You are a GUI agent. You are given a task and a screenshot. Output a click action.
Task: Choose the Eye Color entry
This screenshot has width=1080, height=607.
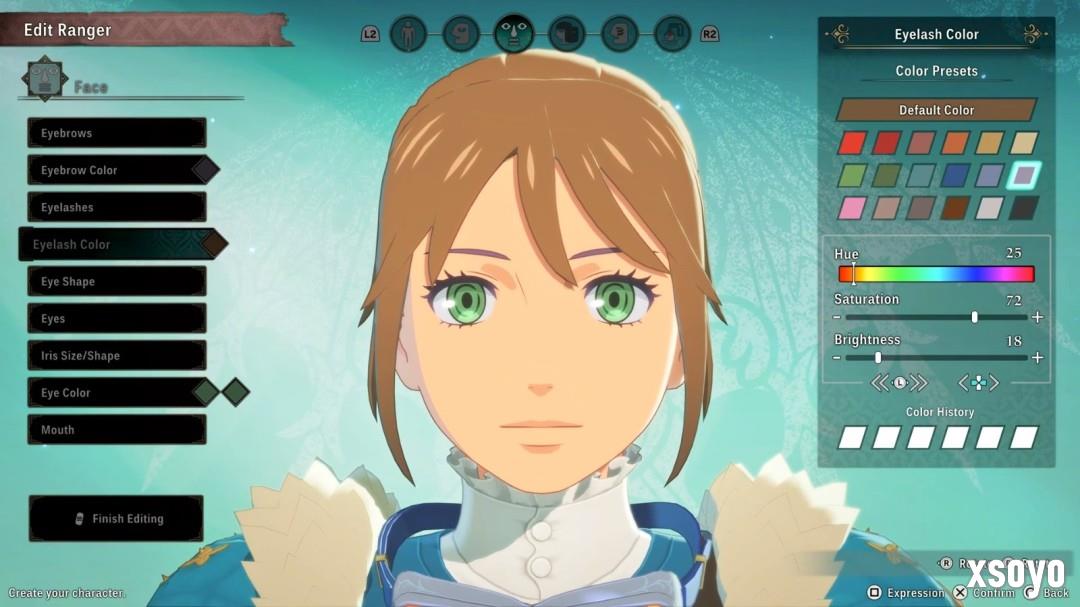tap(116, 392)
